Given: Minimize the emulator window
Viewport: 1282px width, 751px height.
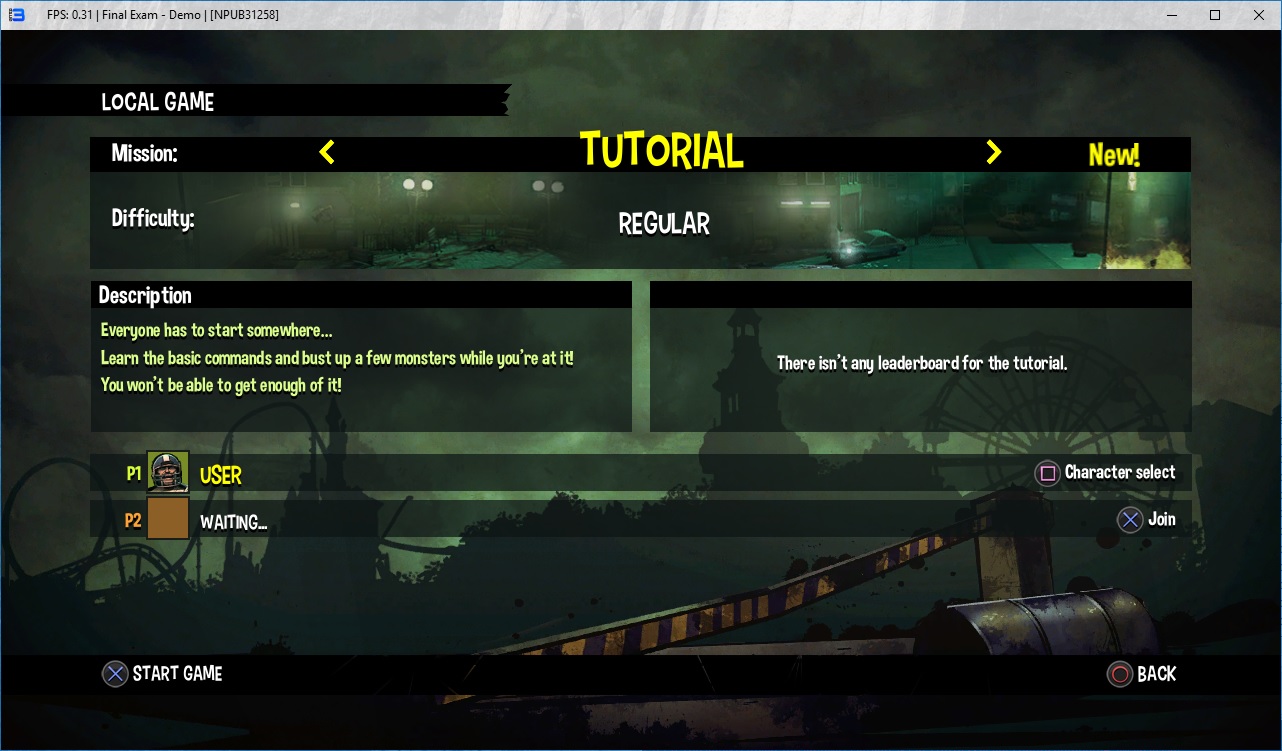Looking at the screenshot, I should 1169,15.
